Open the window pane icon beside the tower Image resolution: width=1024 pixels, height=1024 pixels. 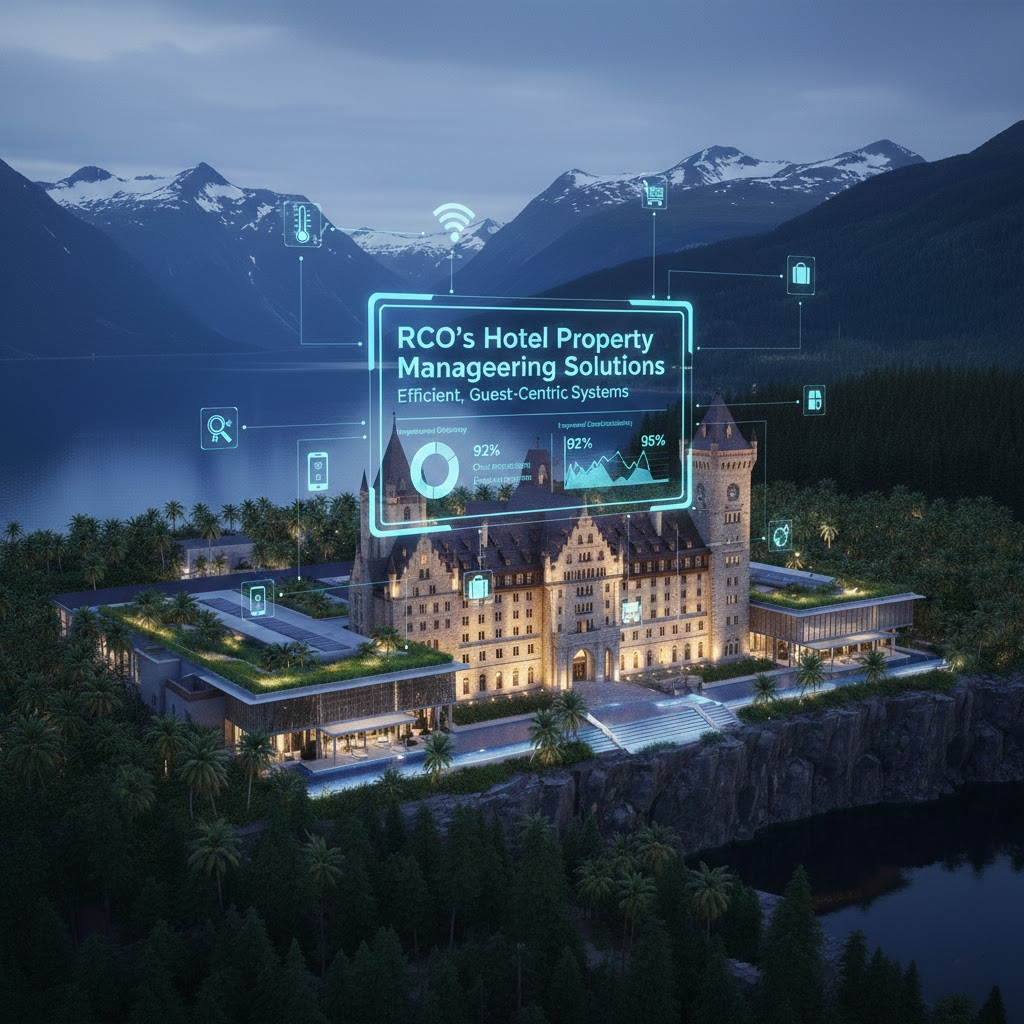click(814, 399)
